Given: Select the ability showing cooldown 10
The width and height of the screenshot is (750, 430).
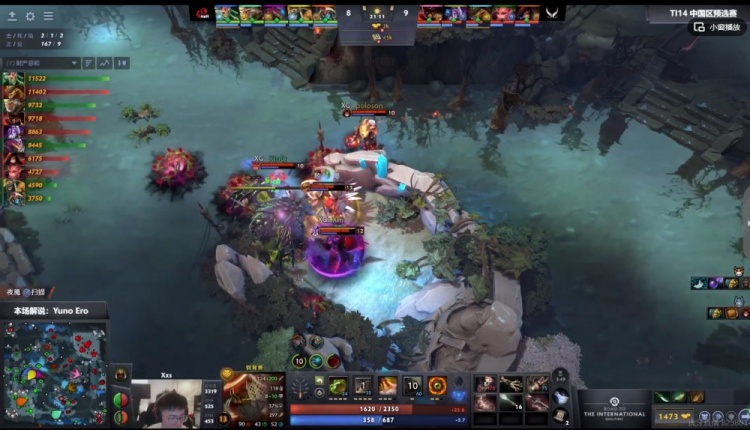Looking at the screenshot, I should click(x=413, y=385).
